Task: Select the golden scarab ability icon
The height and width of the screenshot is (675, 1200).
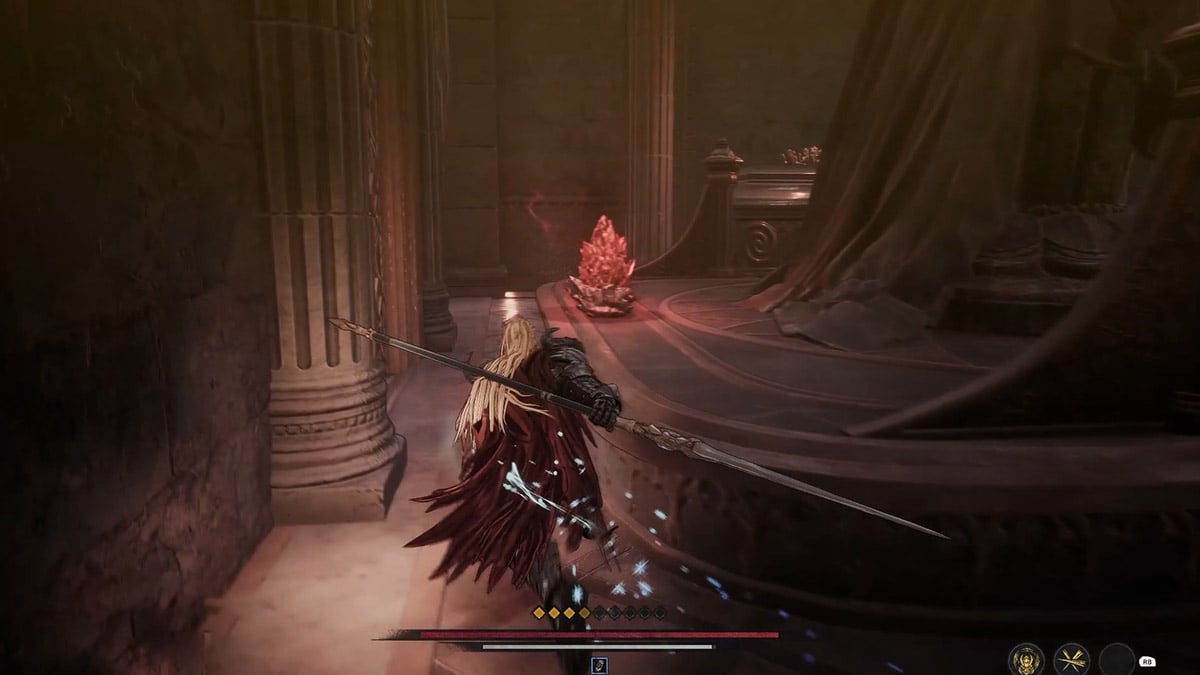Action: tap(1026, 659)
